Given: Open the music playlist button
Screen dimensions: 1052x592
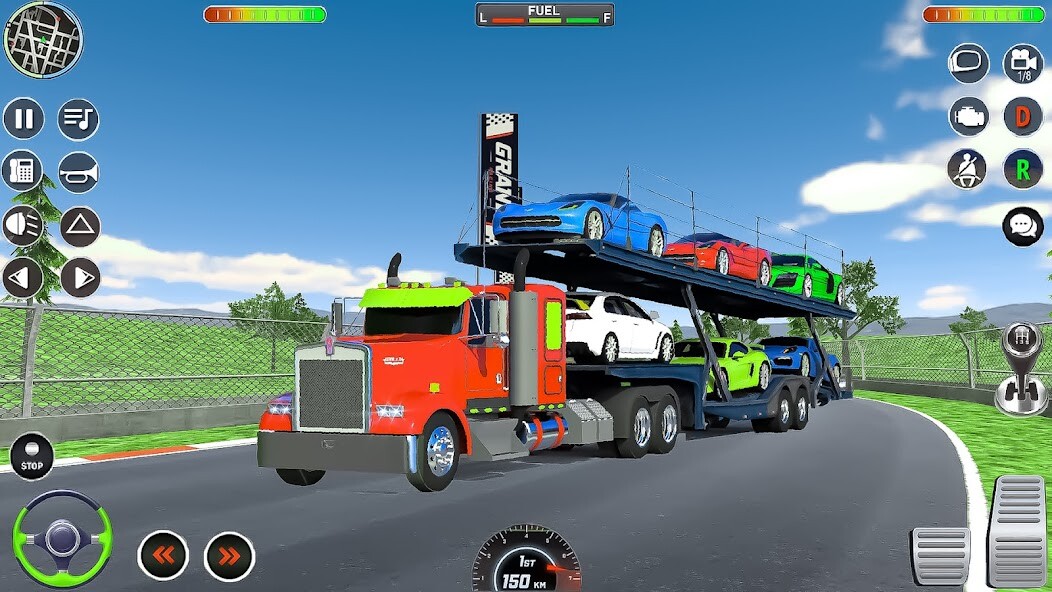Looking at the screenshot, I should pos(78,119).
